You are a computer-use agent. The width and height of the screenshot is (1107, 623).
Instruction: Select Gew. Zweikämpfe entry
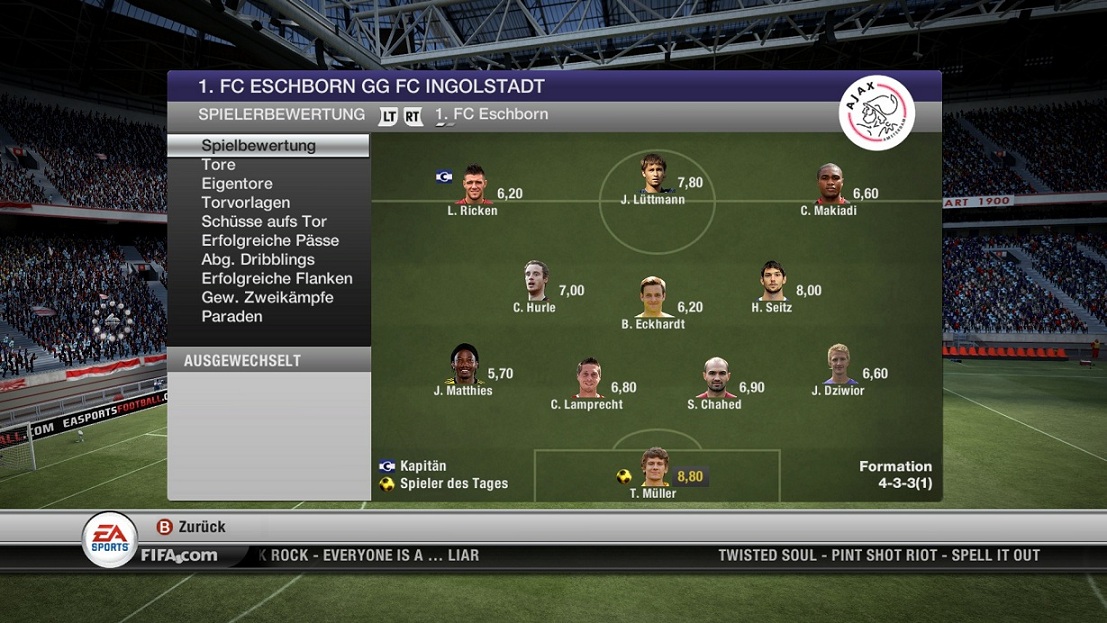(x=267, y=298)
